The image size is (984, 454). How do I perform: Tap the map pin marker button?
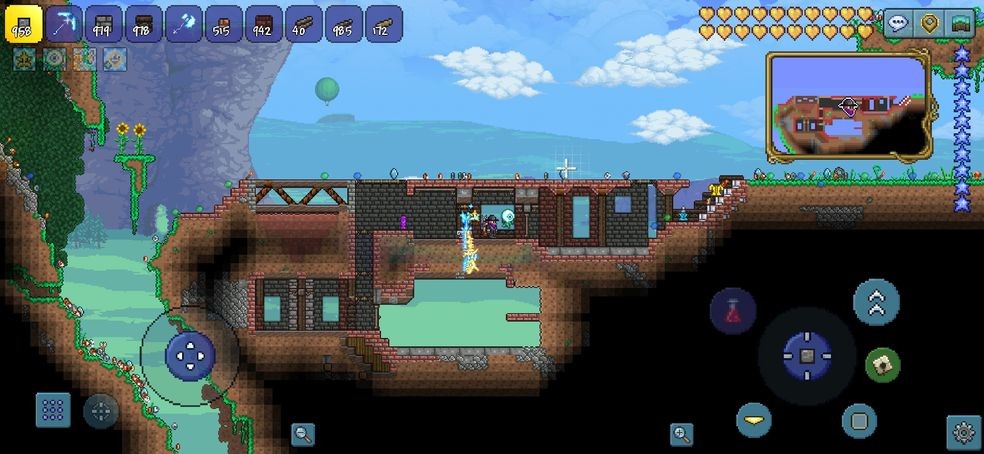(x=930, y=24)
